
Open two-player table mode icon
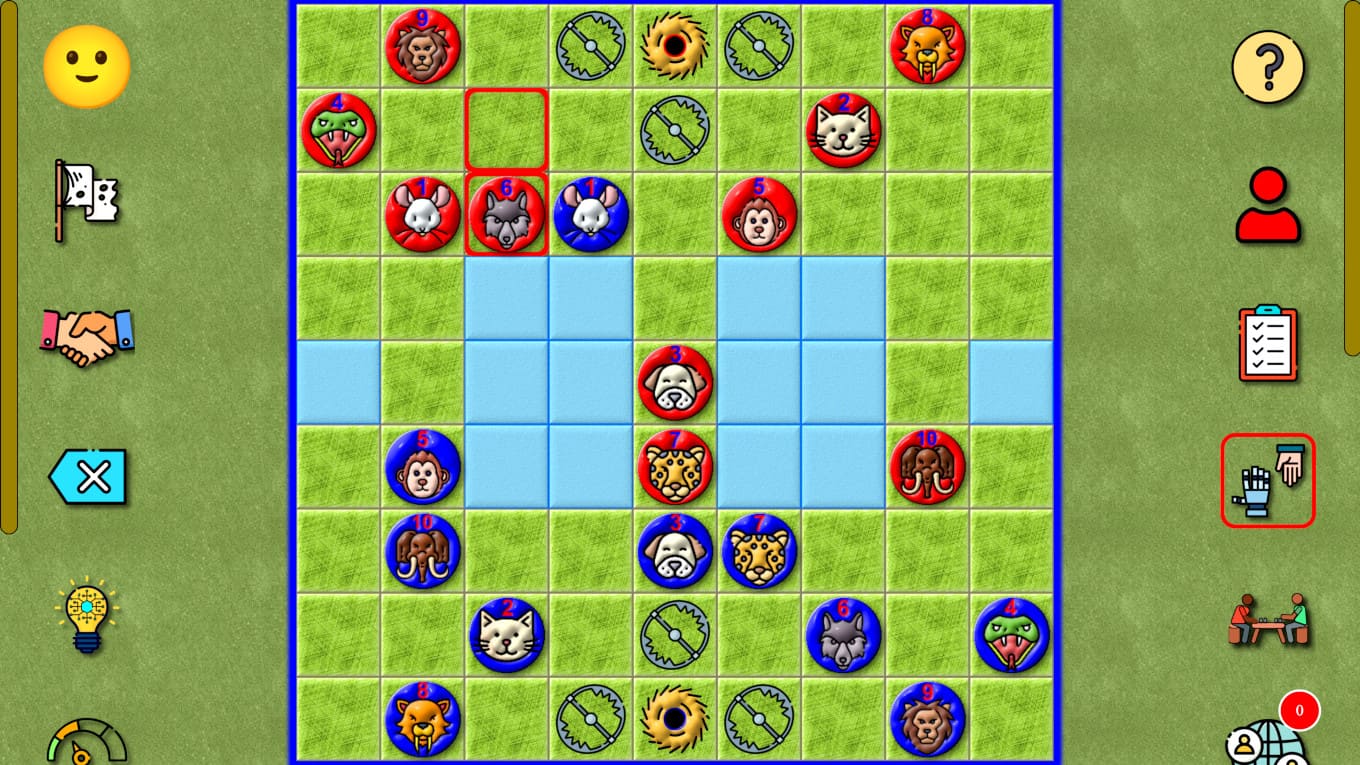[1267, 620]
